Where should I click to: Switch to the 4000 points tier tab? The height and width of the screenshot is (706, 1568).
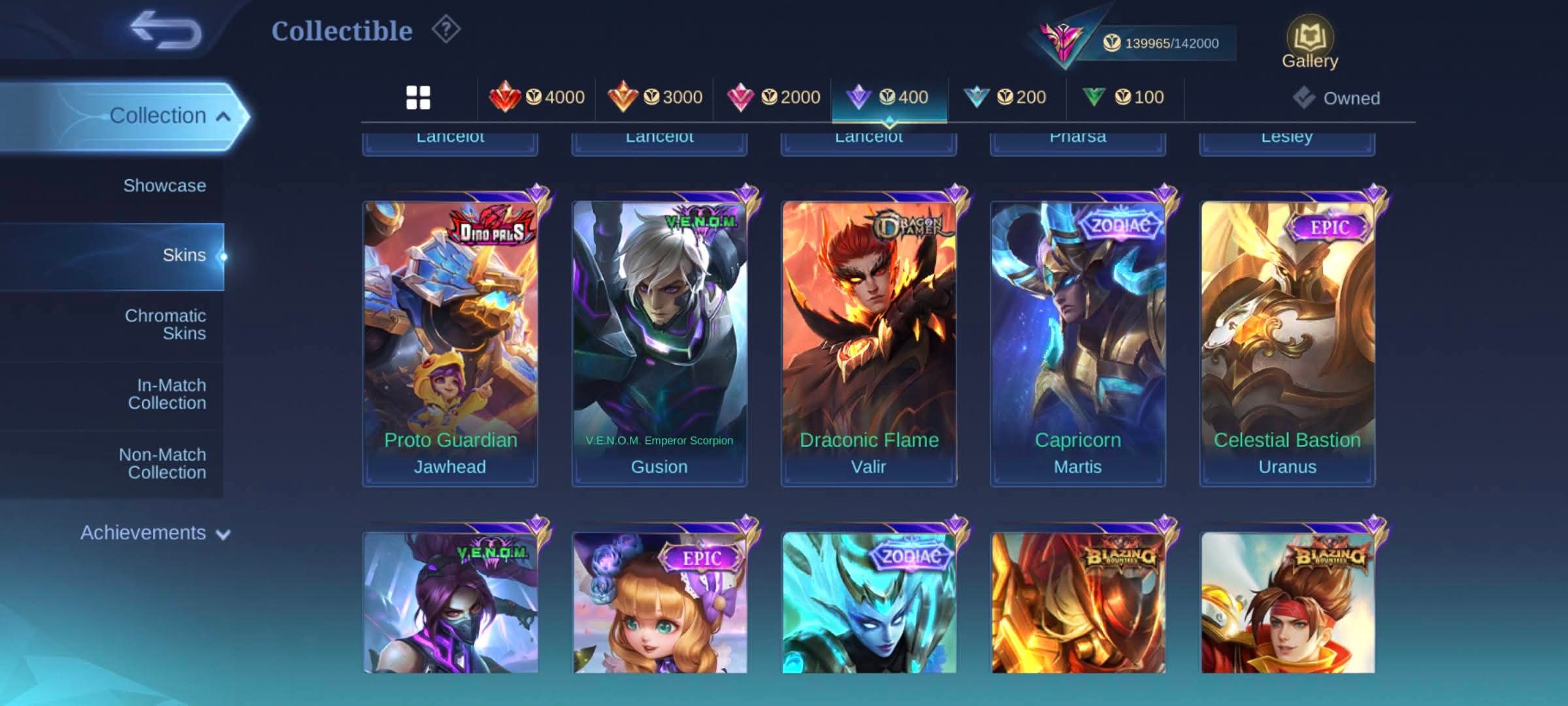(537, 98)
